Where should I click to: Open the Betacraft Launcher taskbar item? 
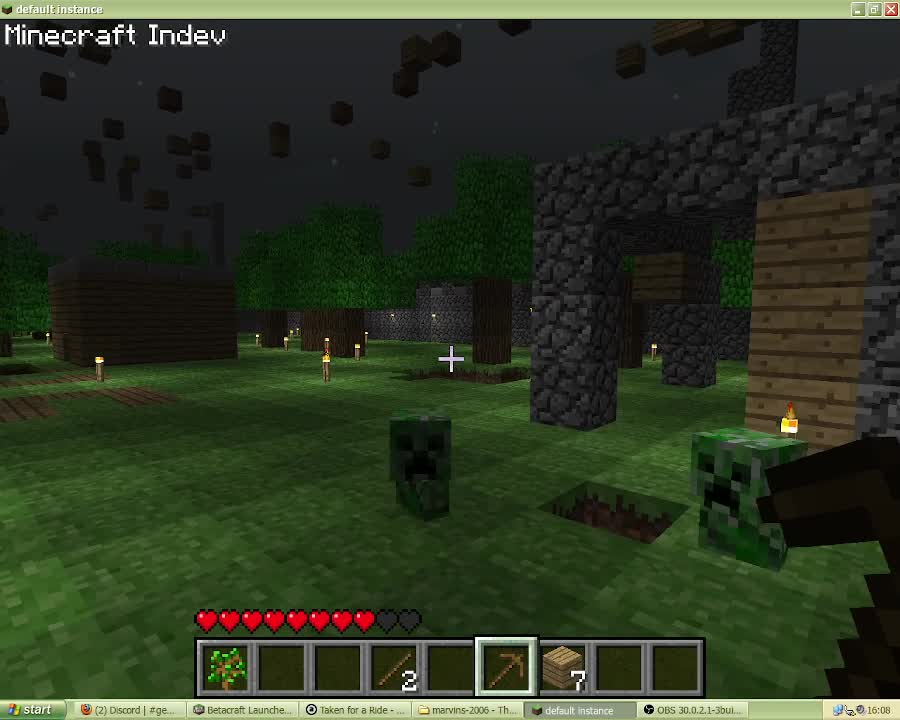243,710
